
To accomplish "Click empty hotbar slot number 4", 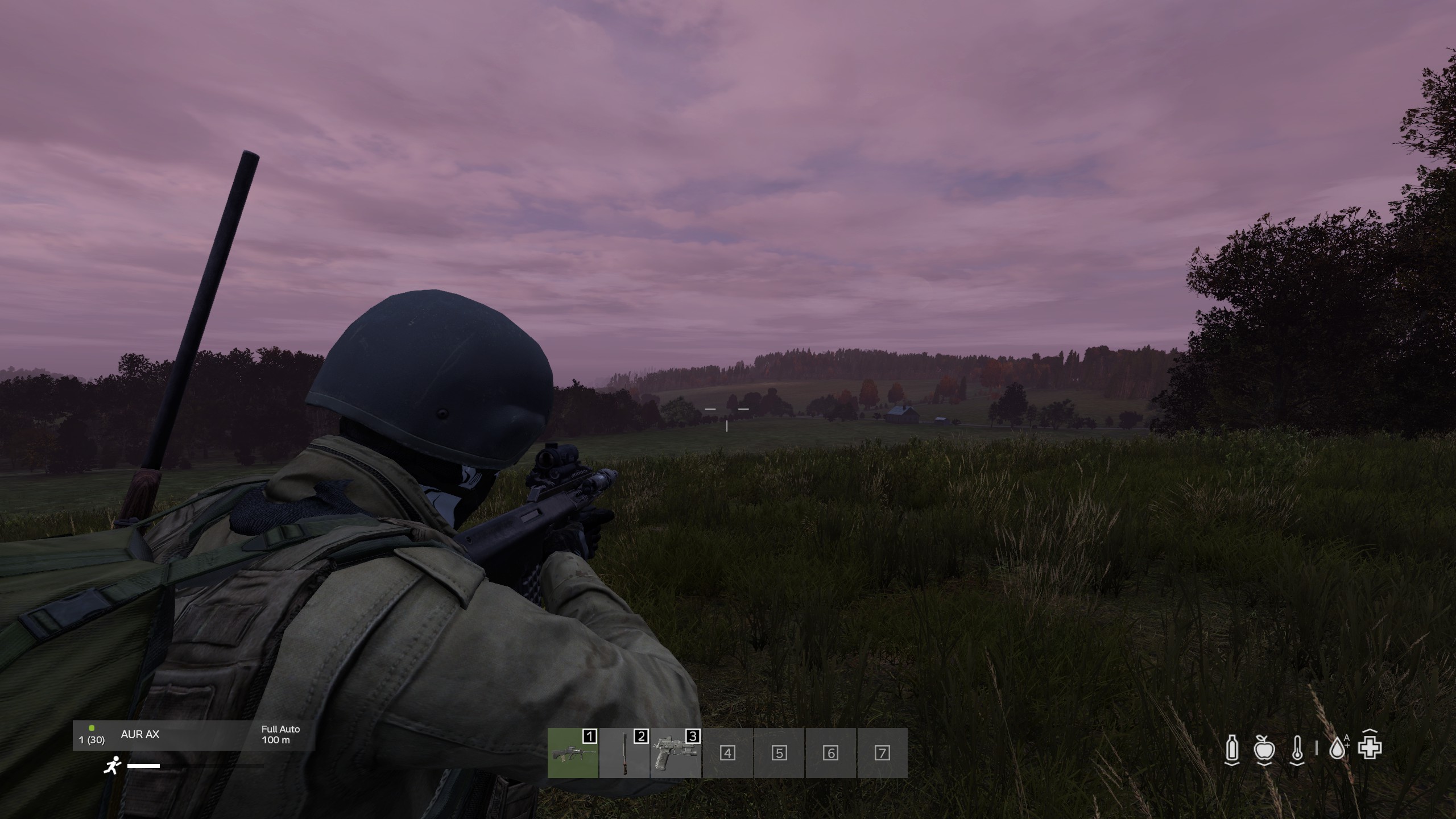I will (727, 753).
